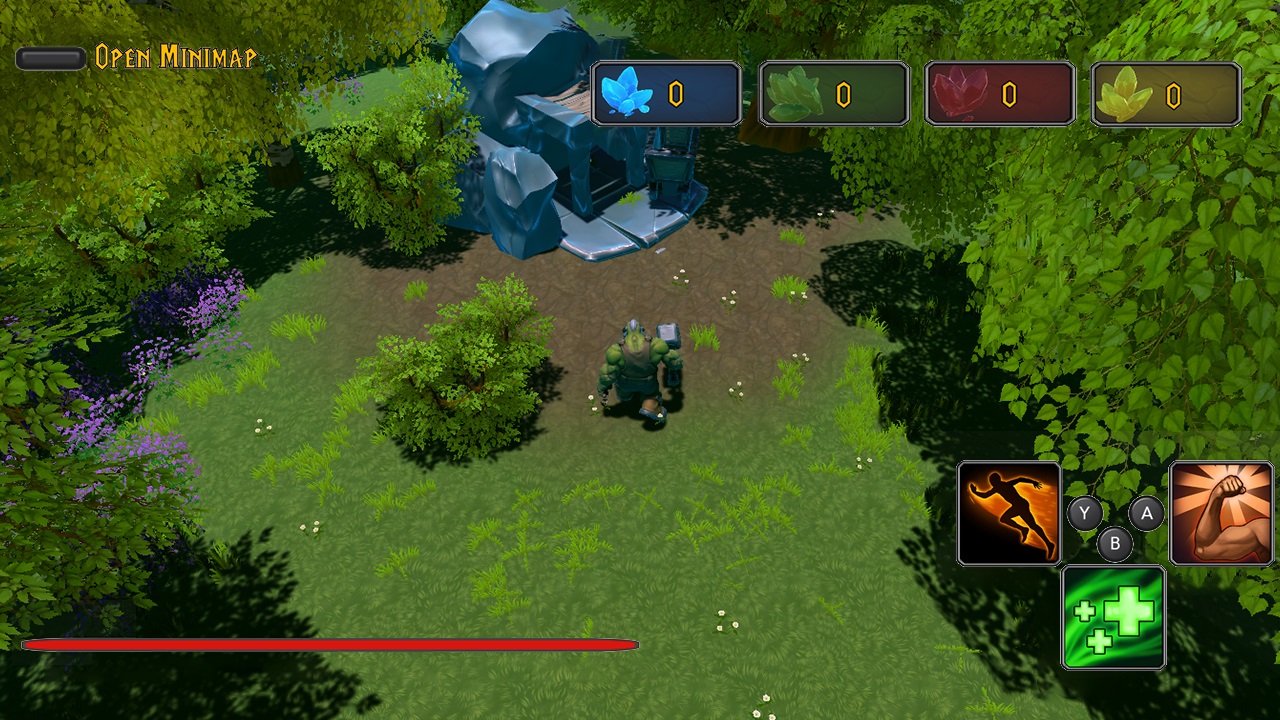Use the Strength flexing-arm ability icon
This screenshot has height=720, width=1280.
[x=1222, y=513]
